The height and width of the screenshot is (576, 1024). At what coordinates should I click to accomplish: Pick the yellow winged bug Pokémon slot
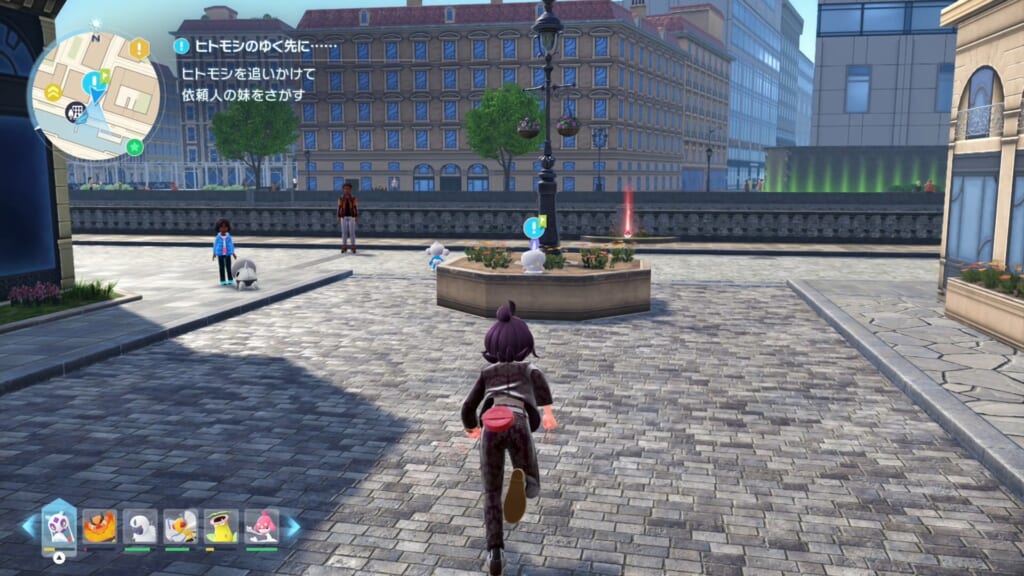[180, 526]
